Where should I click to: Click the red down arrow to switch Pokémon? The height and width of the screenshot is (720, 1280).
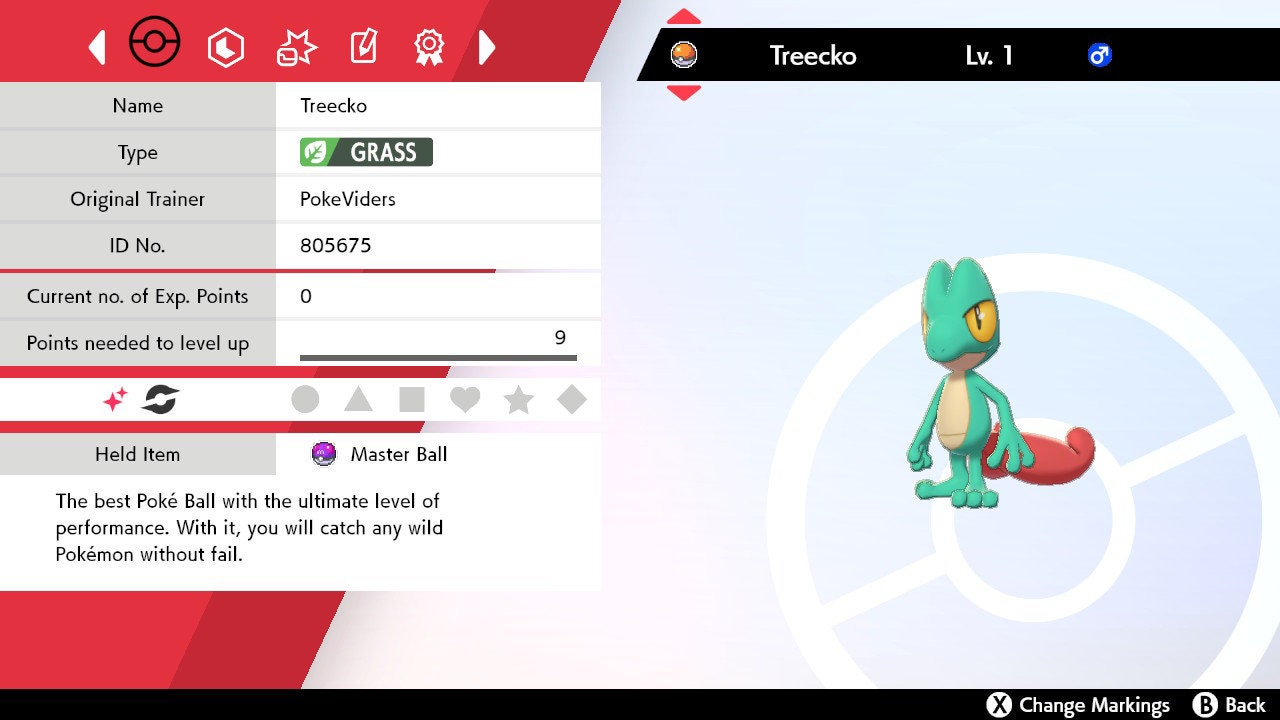point(683,89)
